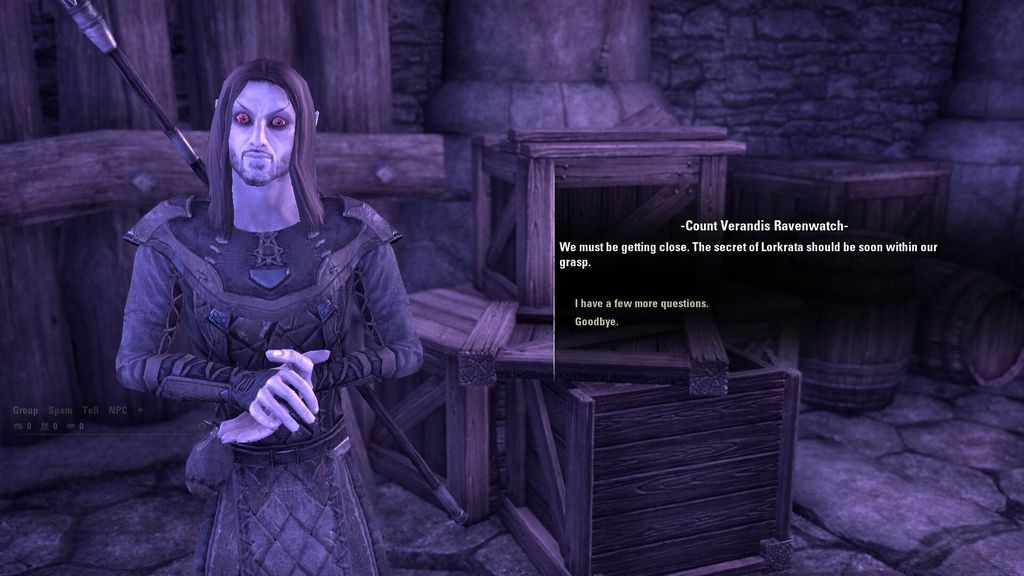Open the Spam chat tab
The image size is (1024, 576).
pyautogui.click(x=60, y=411)
